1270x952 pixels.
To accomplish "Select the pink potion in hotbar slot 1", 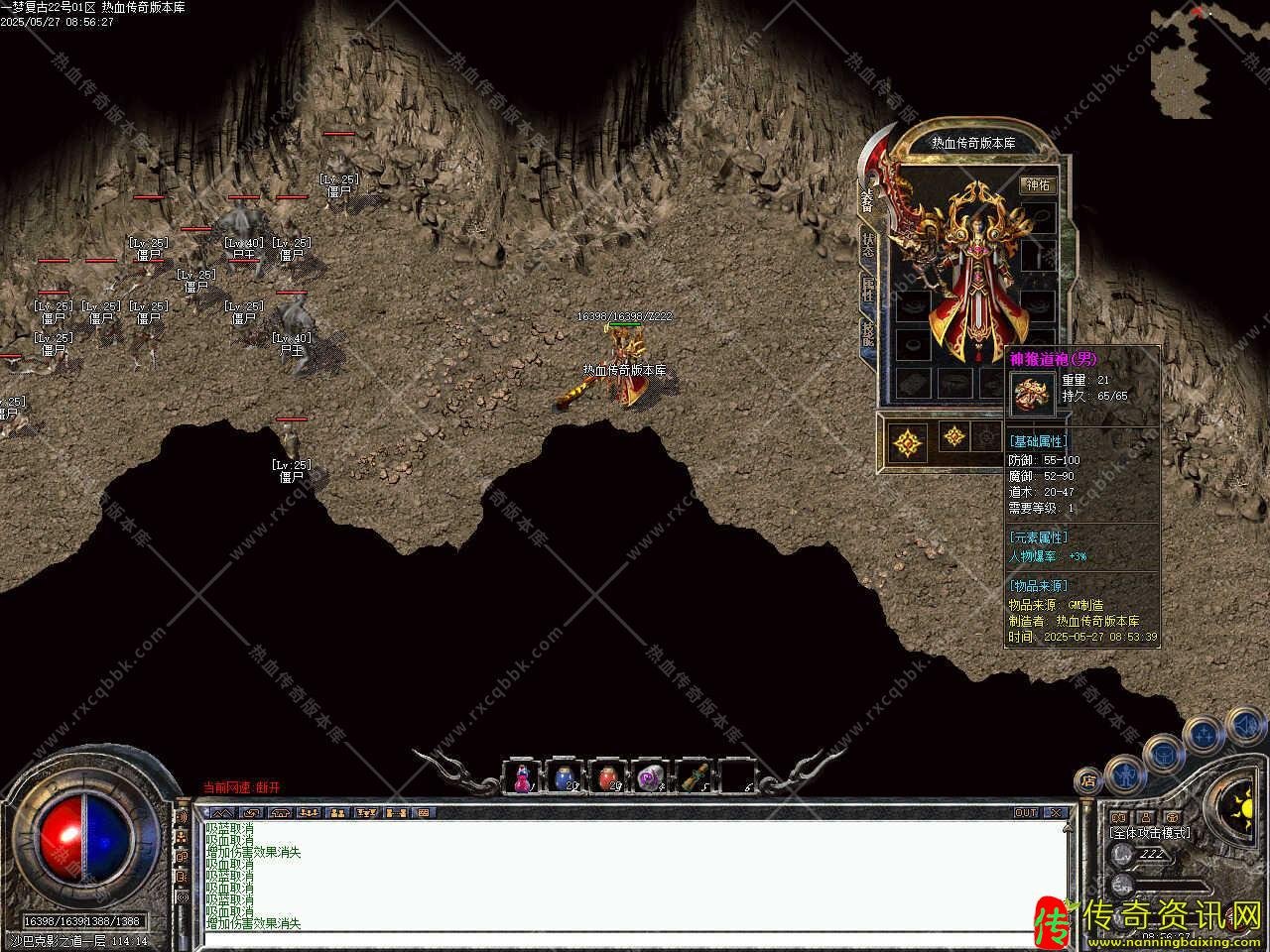I will click(522, 777).
